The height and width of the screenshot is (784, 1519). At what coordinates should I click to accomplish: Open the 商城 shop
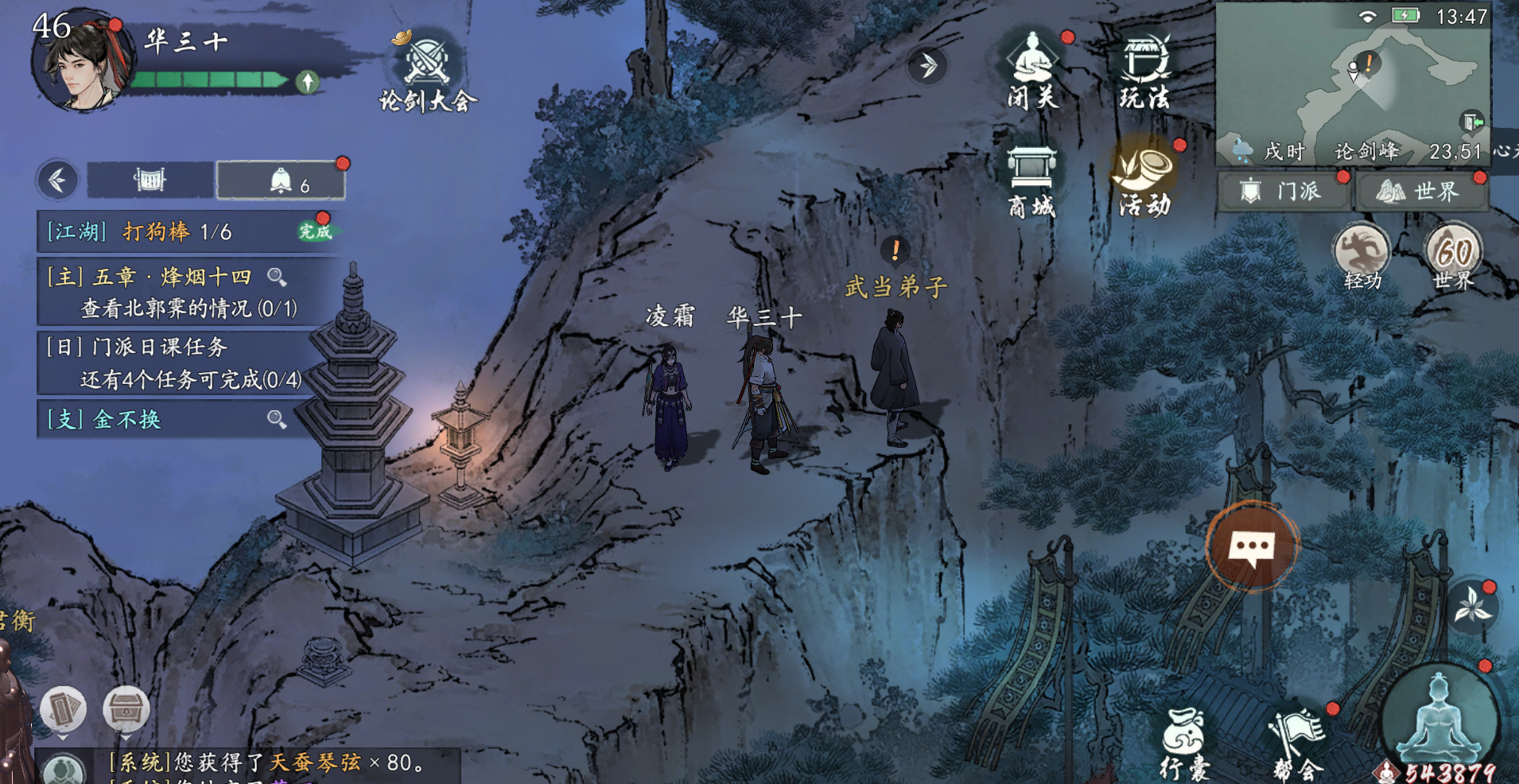pyautogui.click(x=1031, y=182)
